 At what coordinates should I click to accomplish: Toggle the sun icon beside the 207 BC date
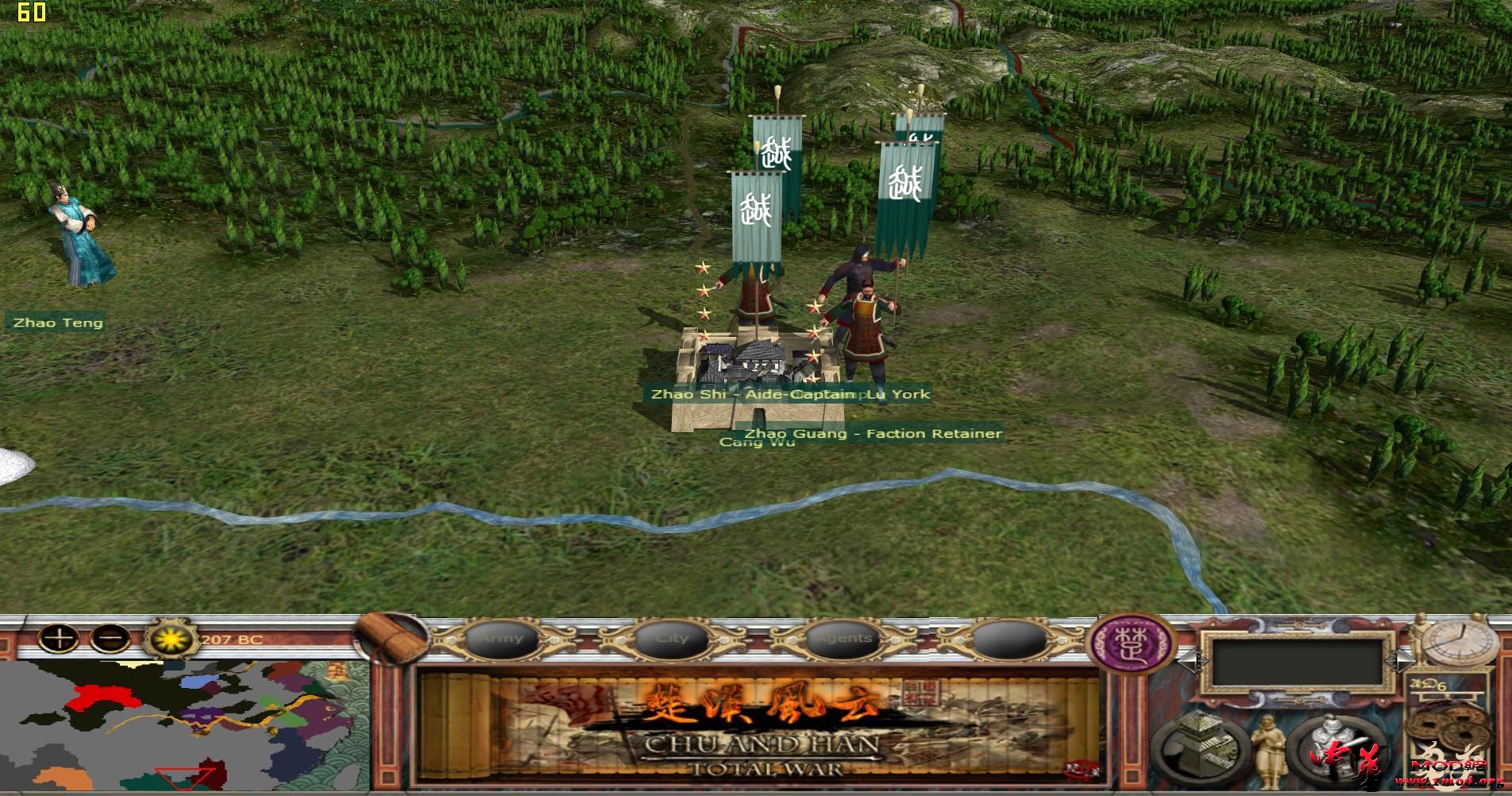coord(171,640)
